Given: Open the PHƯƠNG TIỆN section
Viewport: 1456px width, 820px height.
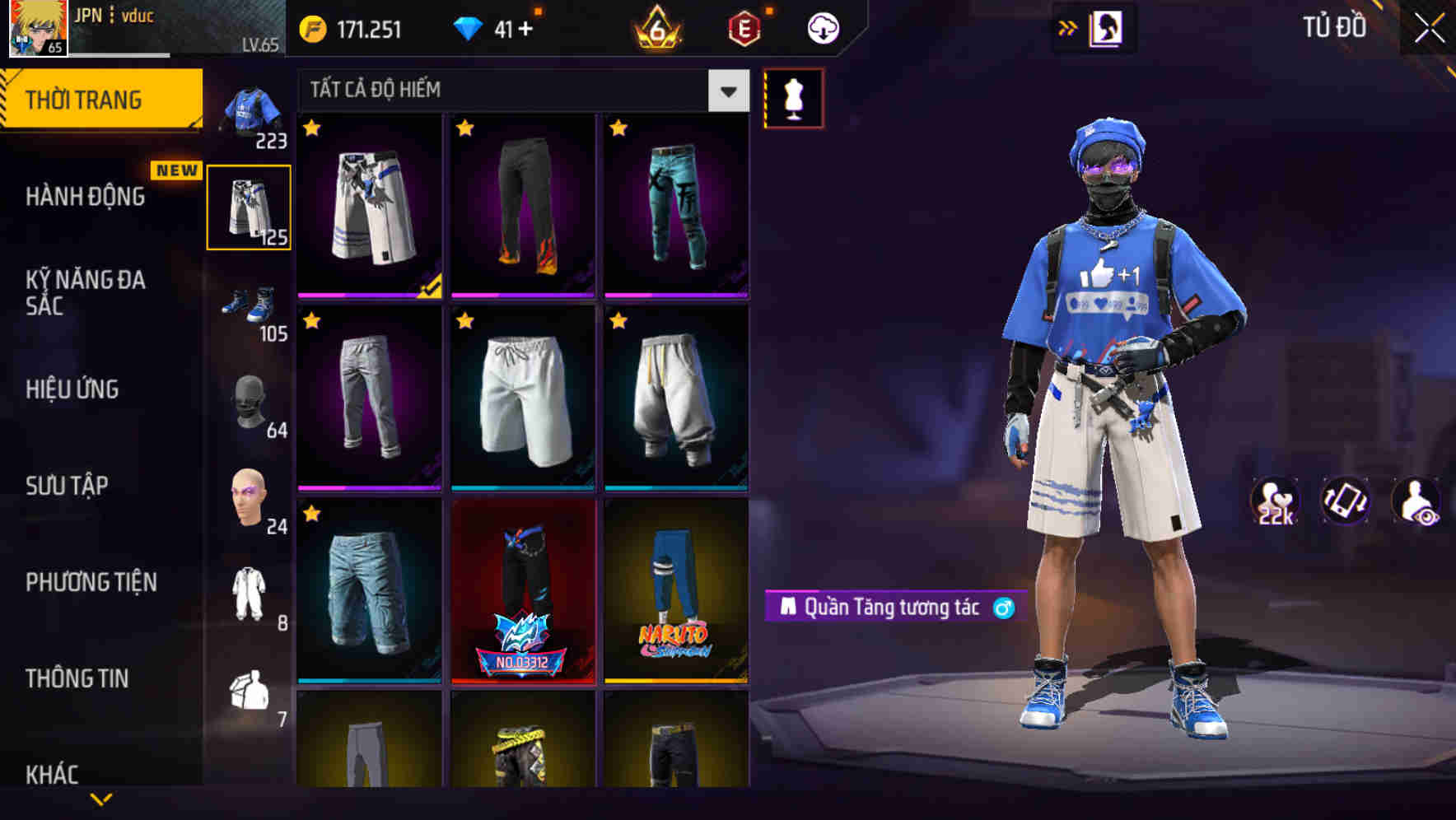Looking at the screenshot, I should pos(91,582).
